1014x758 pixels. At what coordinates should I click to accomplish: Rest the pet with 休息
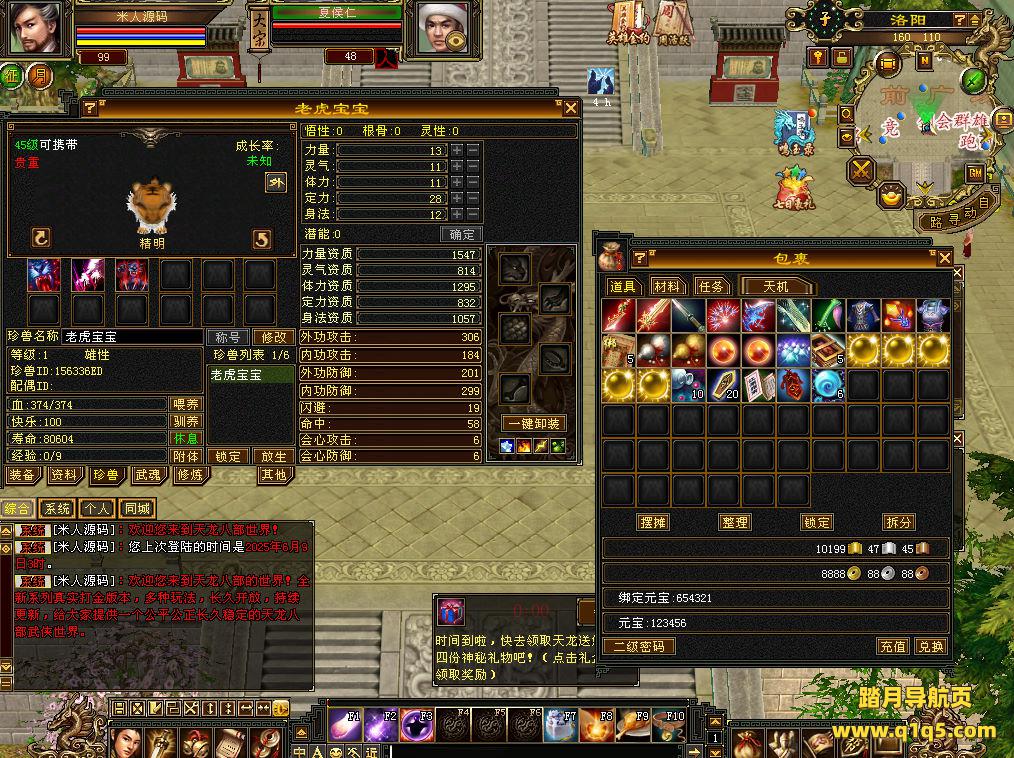[x=186, y=439]
